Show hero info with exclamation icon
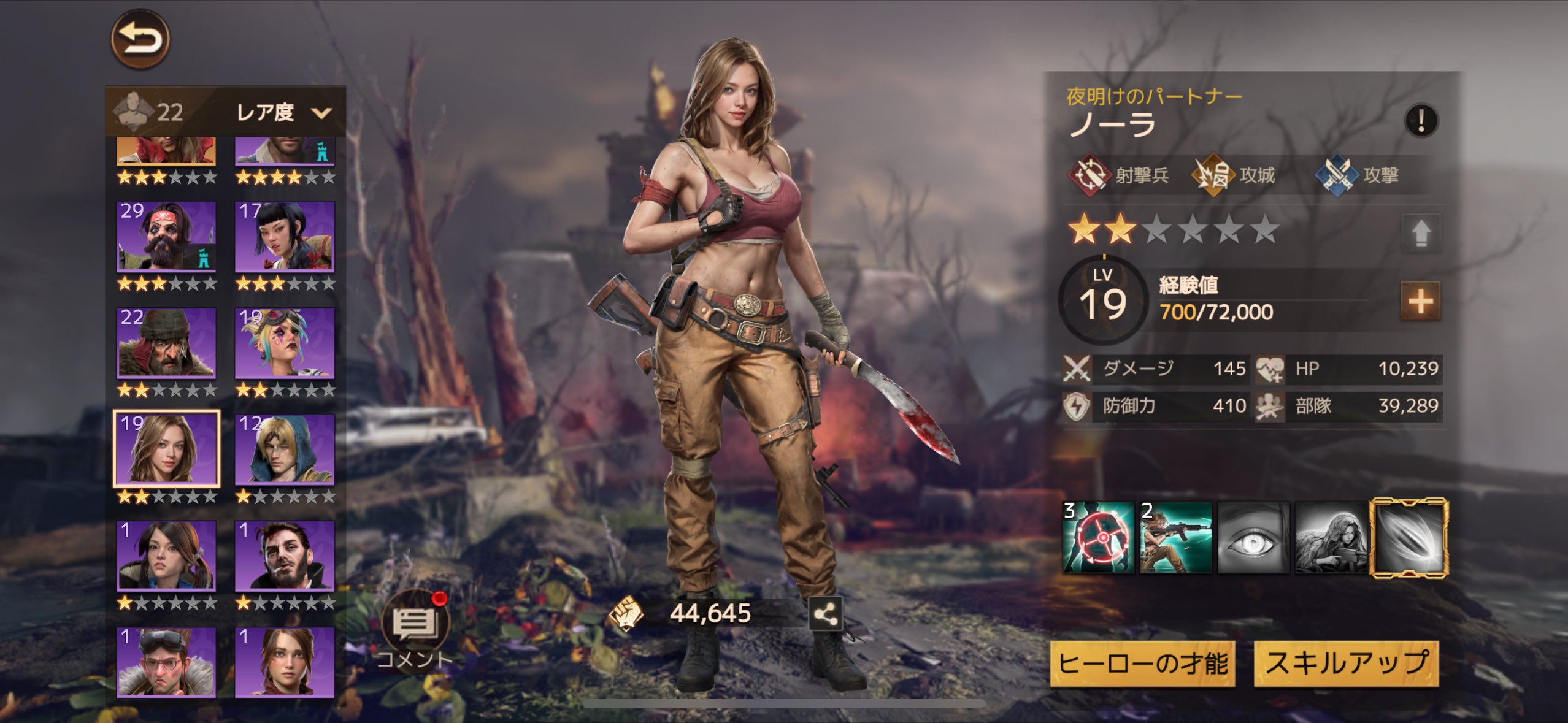Screen dimensions: 1568x723 click(1421, 120)
